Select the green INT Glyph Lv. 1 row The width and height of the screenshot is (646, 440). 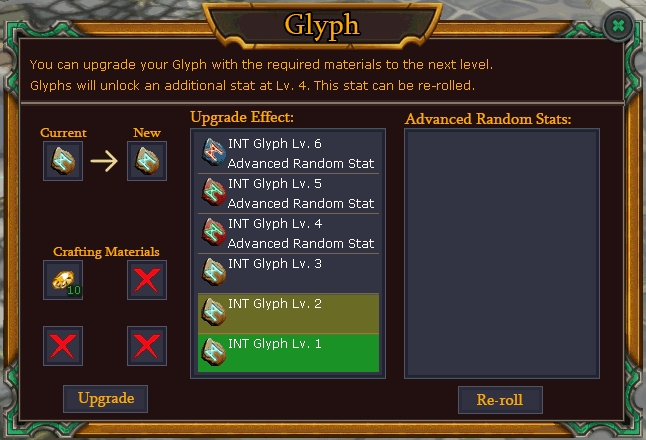[288, 352]
